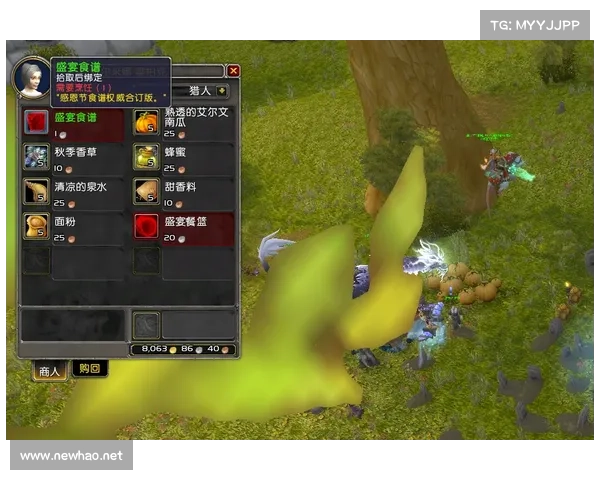The image size is (600, 480).
Task: Purchase 熟透的艾尔文南瓜 from the vendor
Action: pyautogui.click(x=146, y=122)
